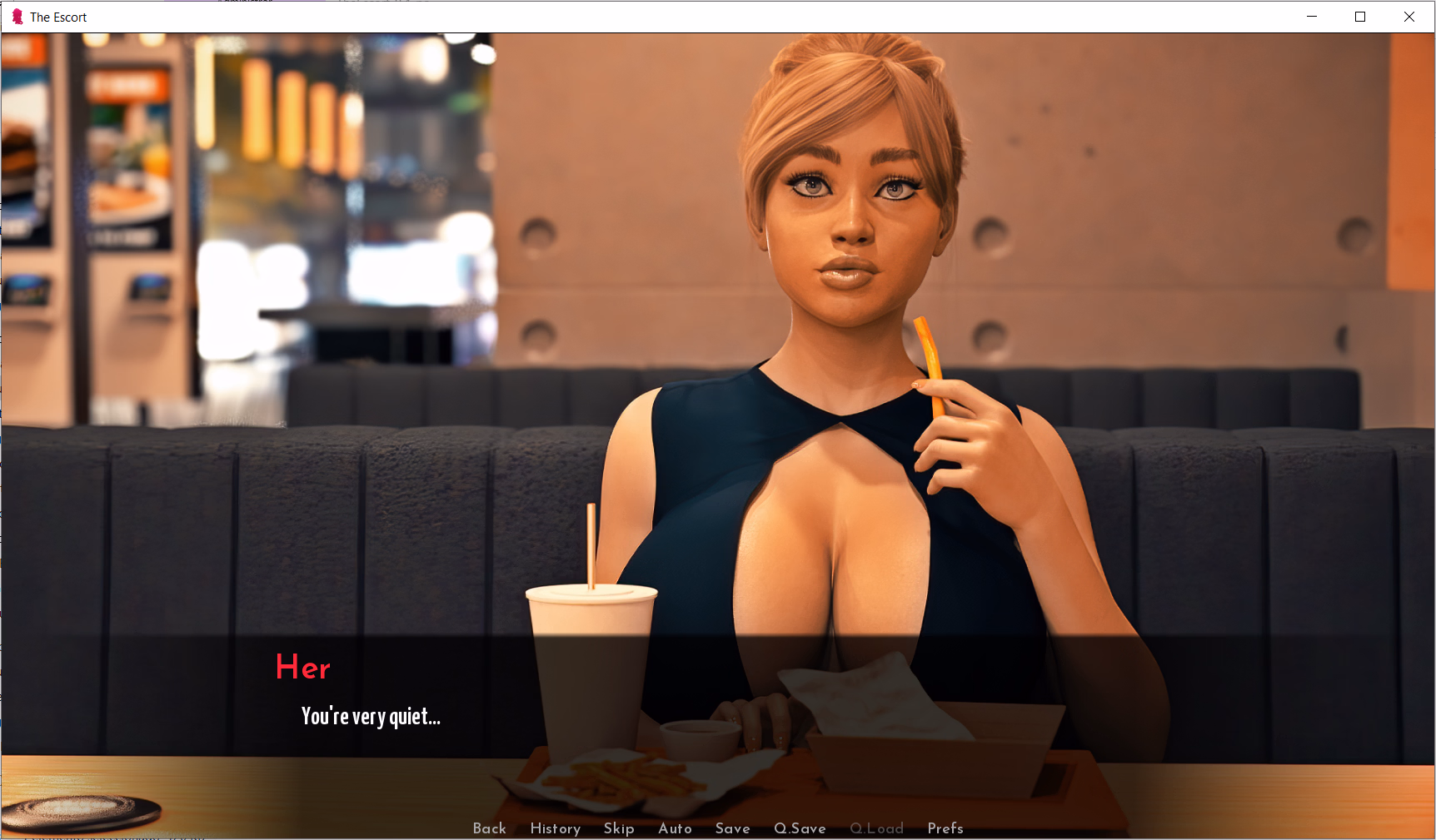Click the dialogue text to advance
1436x840 pixels.
click(x=371, y=717)
